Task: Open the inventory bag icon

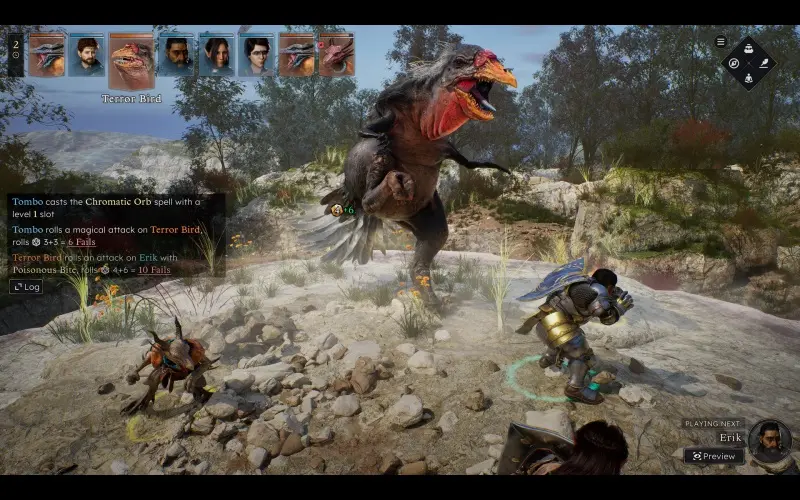Action: tap(749, 49)
